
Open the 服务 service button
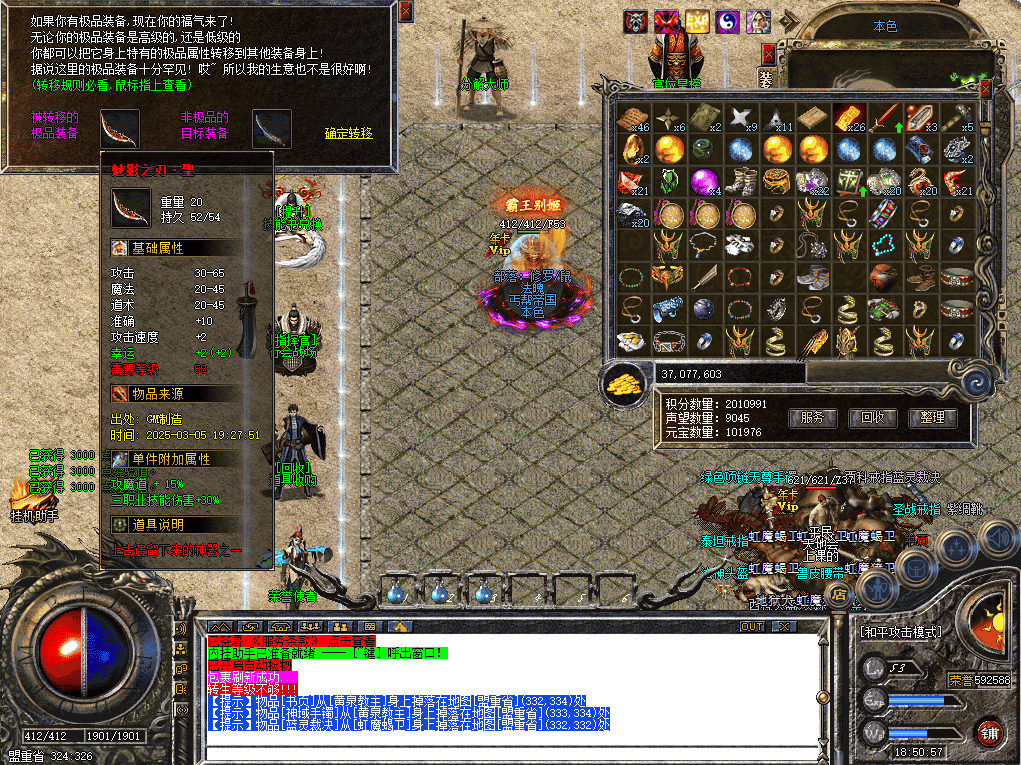pyautogui.click(x=813, y=417)
